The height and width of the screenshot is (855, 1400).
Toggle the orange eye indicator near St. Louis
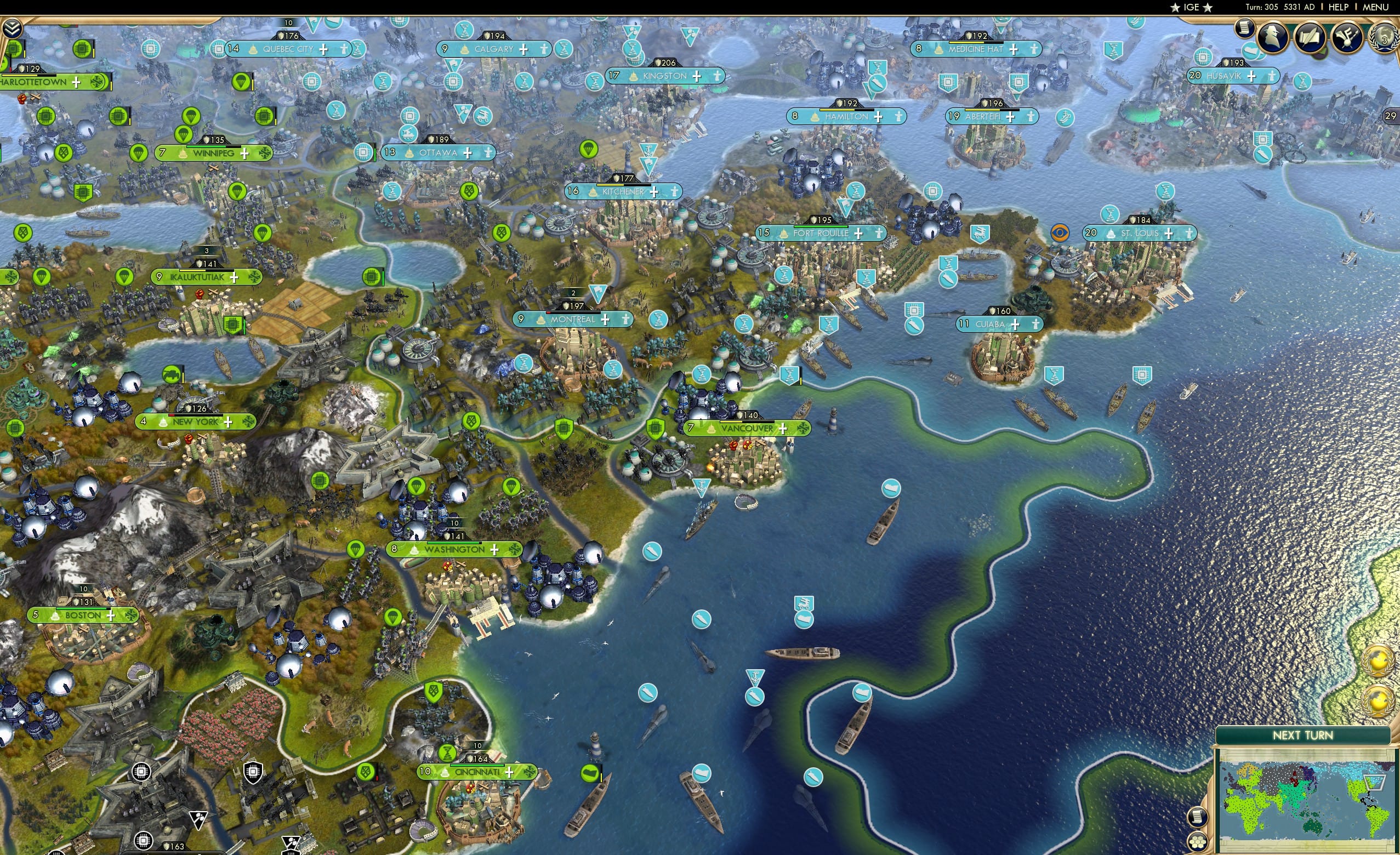point(1060,233)
